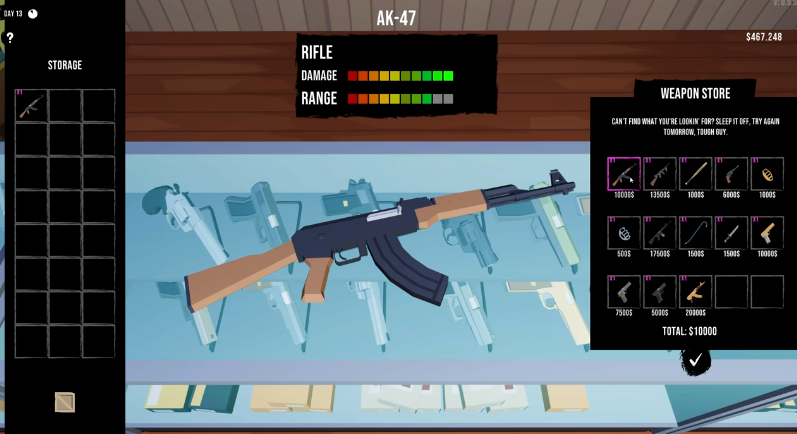Choose the gold brass knuckles for 1000$

point(767,174)
